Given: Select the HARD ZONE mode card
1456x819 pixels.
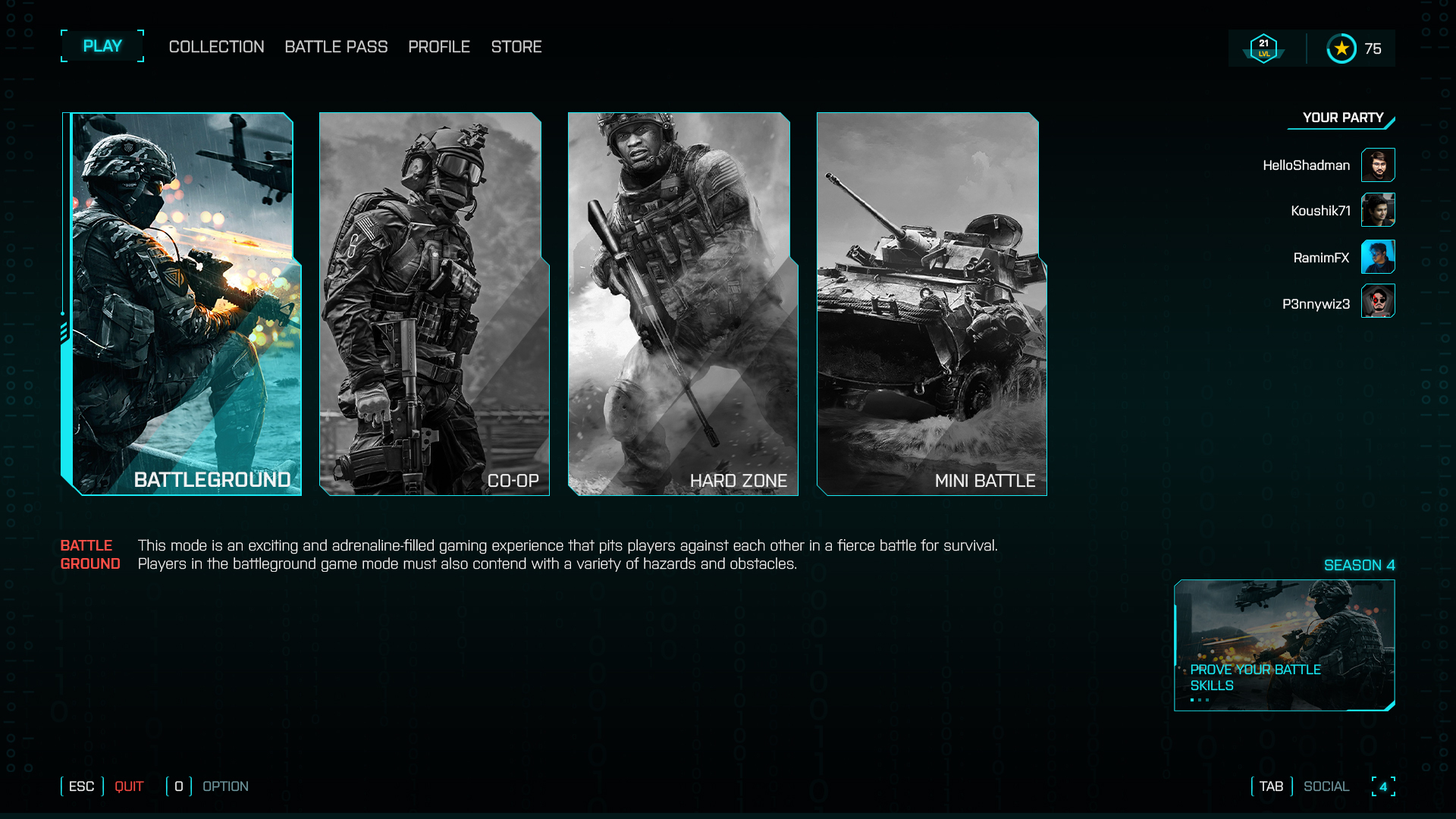Looking at the screenshot, I should tap(681, 303).
